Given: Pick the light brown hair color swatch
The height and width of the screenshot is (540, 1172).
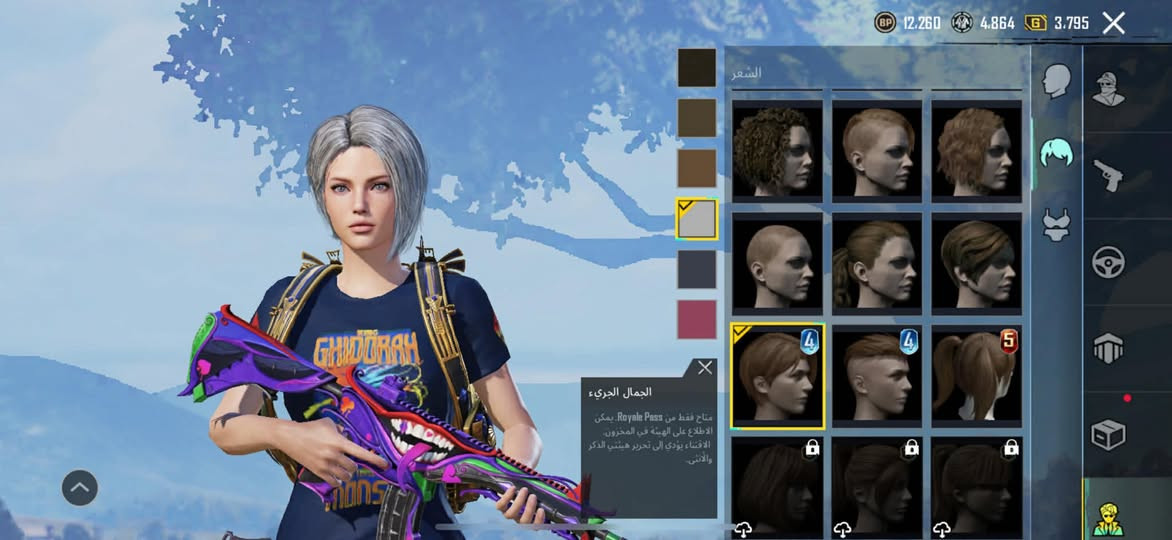Looking at the screenshot, I should (697, 168).
